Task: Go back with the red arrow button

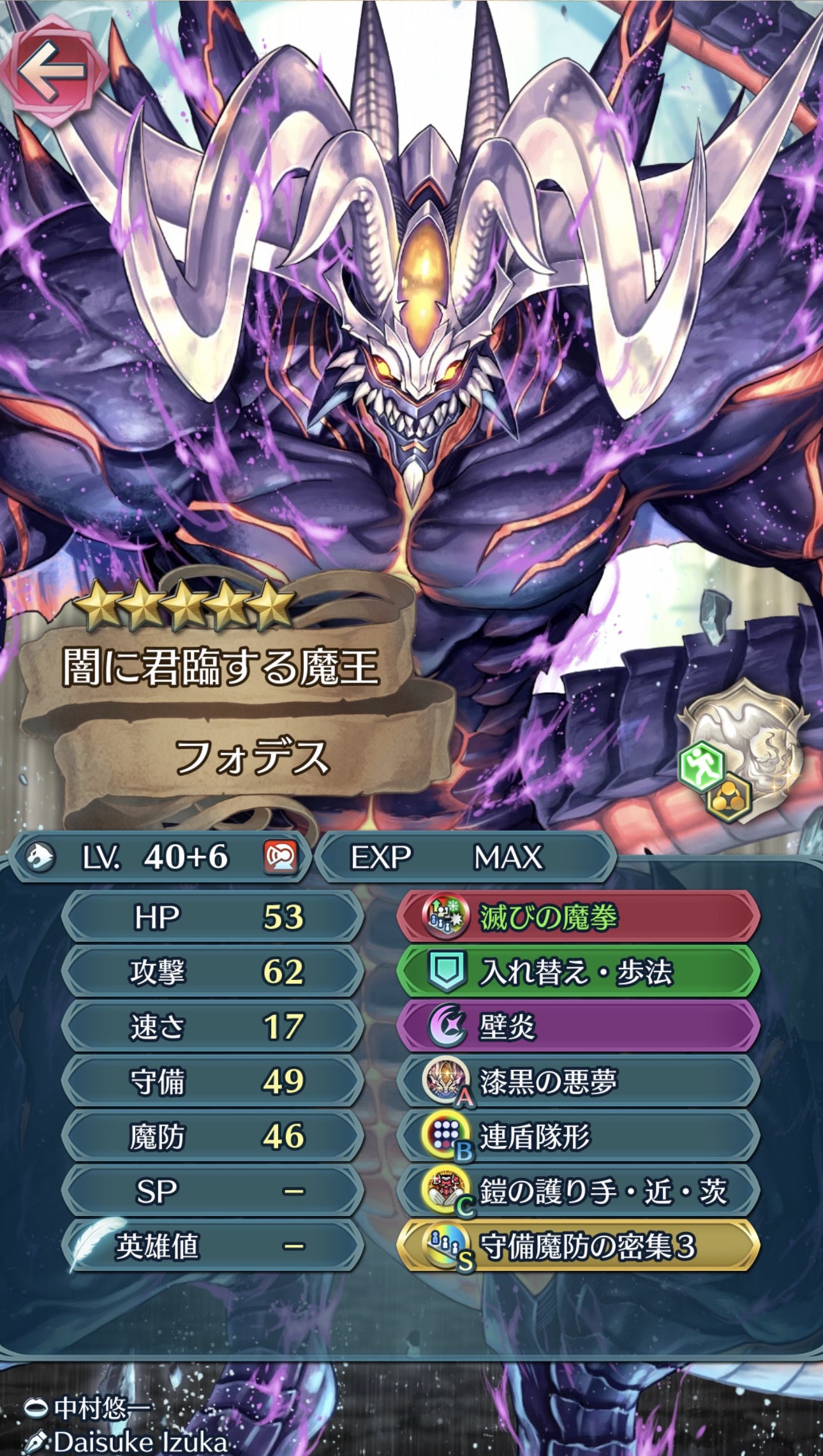Action: pyautogui.click(x=52, y=70)
